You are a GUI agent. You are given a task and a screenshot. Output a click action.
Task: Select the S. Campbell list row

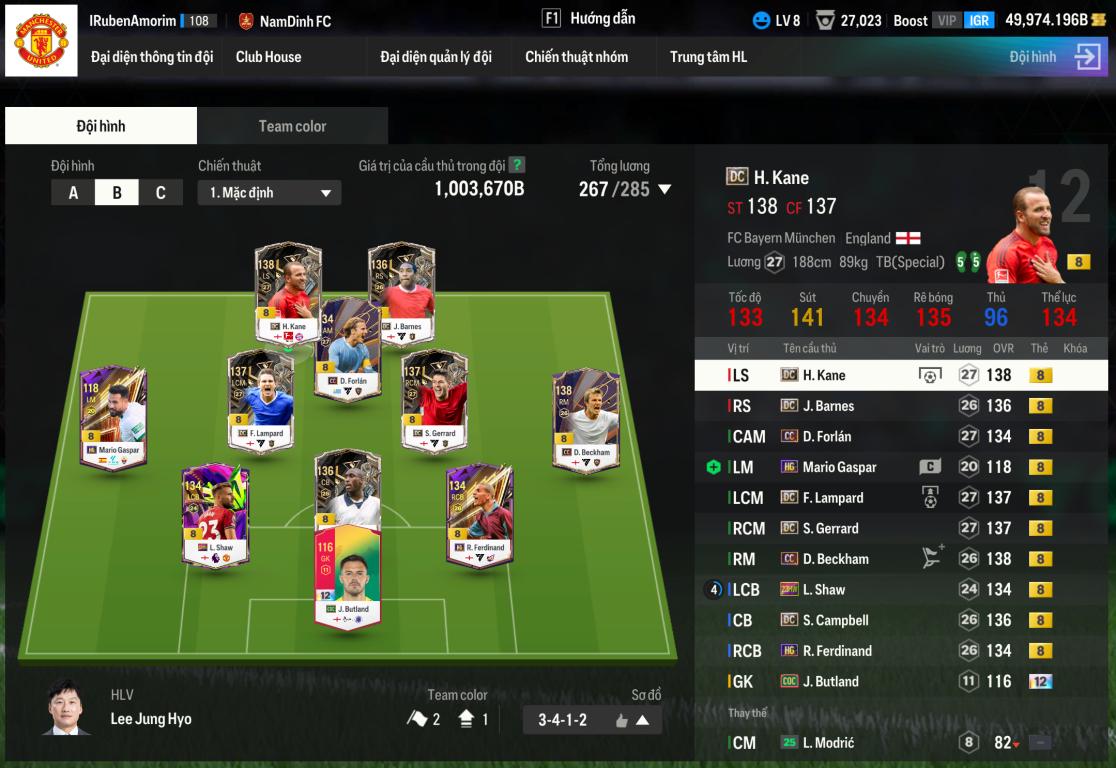[900, 620]
